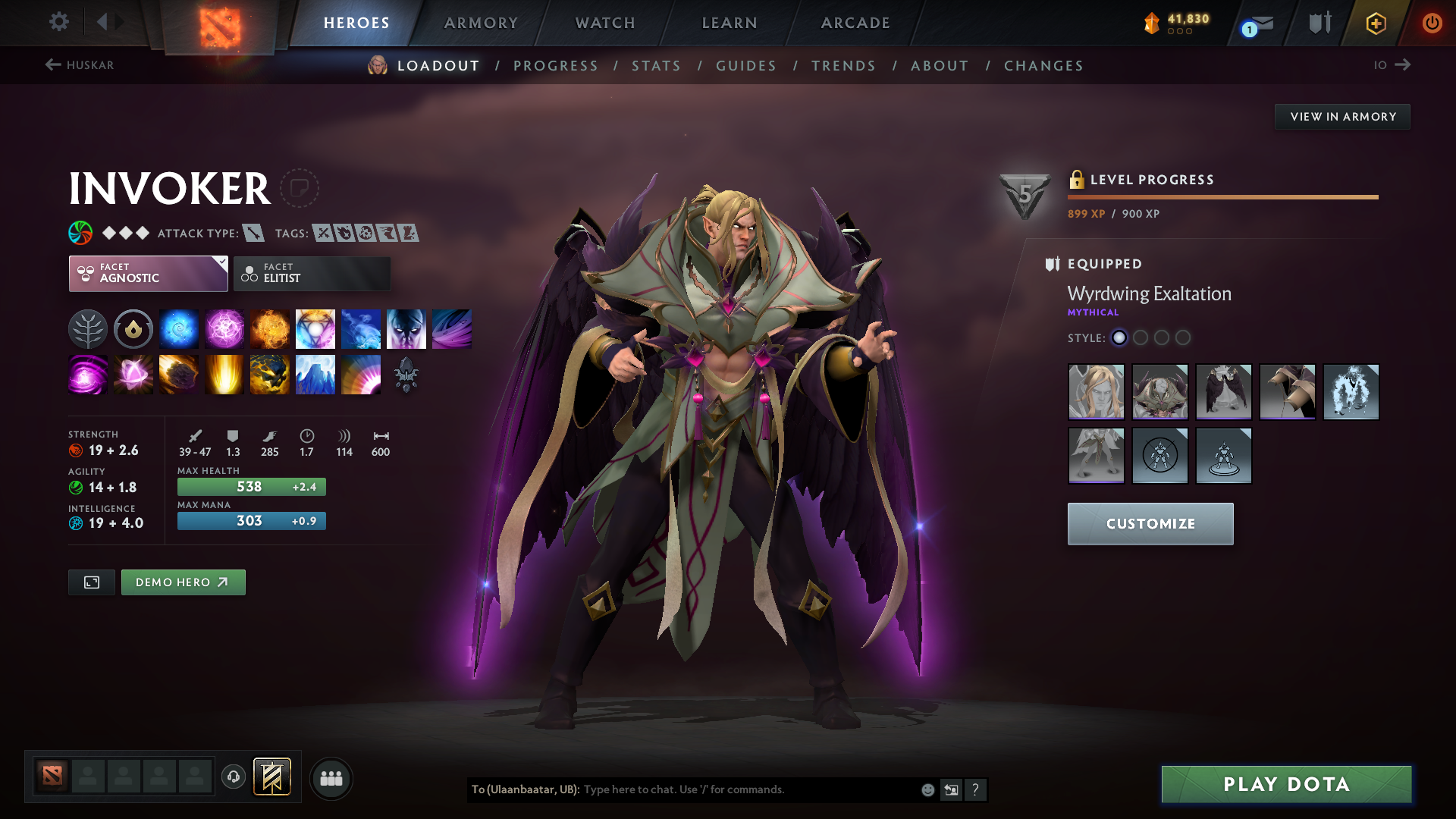Open the emoji picker in chat bar
The image size is (1456, 819).
click(927, 789)
